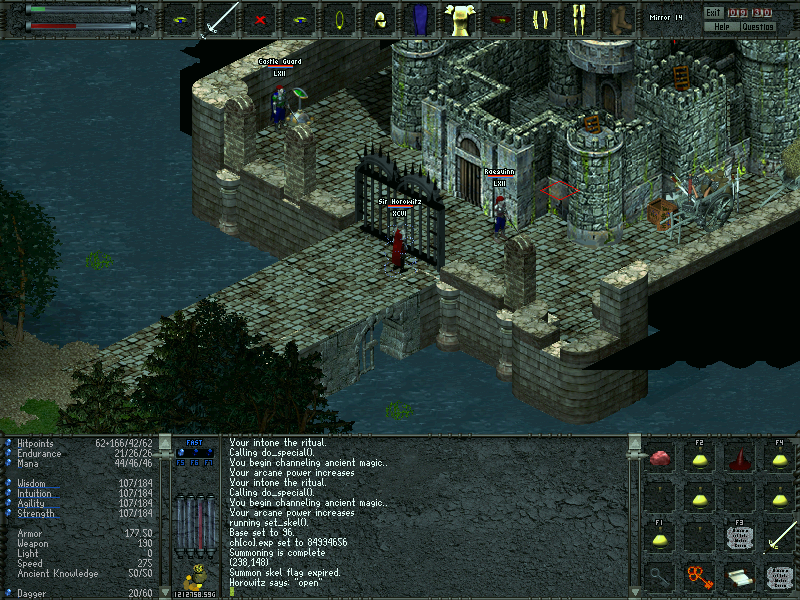Select the yellow body armor slot
The width and height of the screenshot is (800, 600).
460,19
